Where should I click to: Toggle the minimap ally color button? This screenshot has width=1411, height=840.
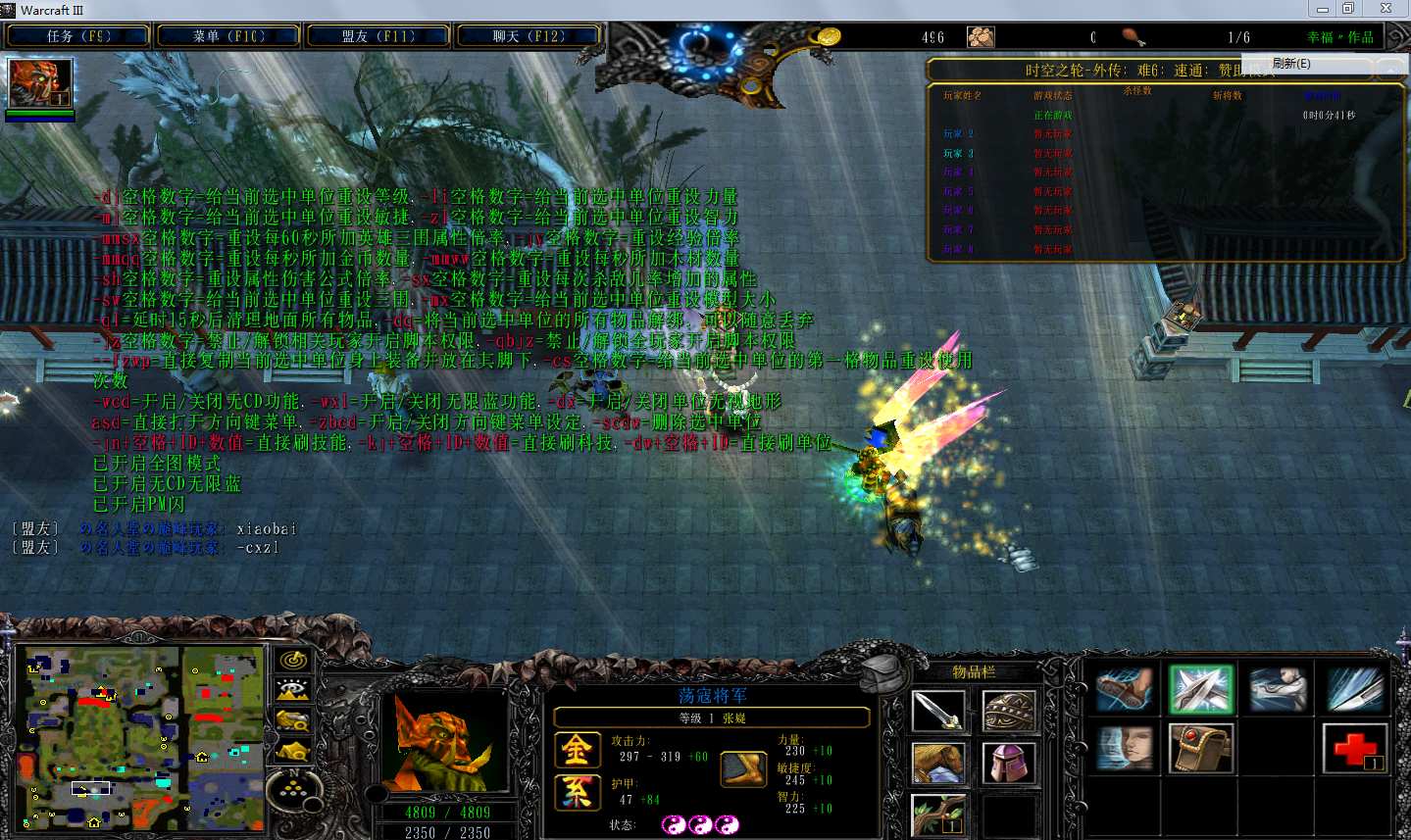pos(293,721)
